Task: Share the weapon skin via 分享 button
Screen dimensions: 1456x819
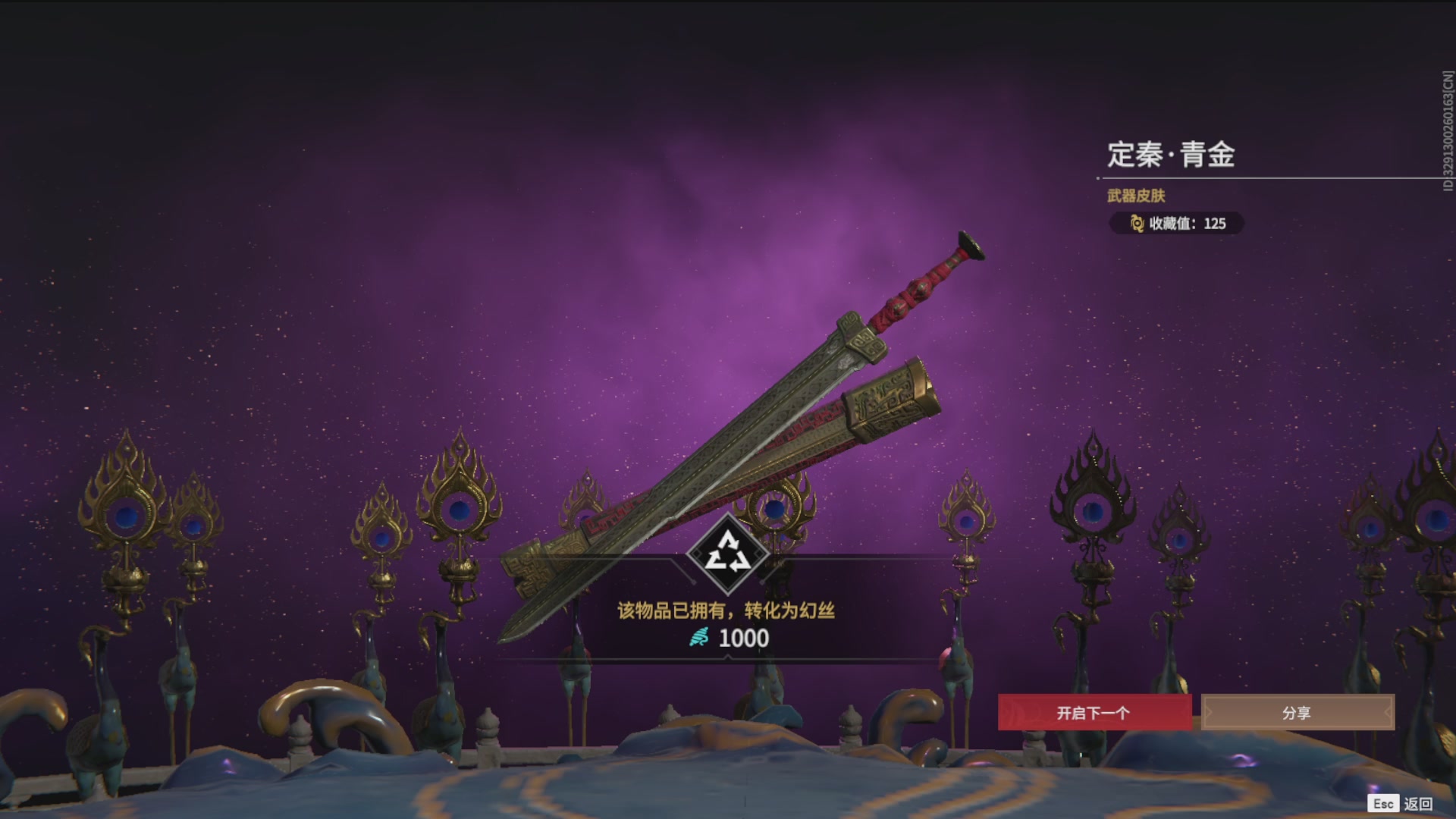Action: tap(1297, 713)
